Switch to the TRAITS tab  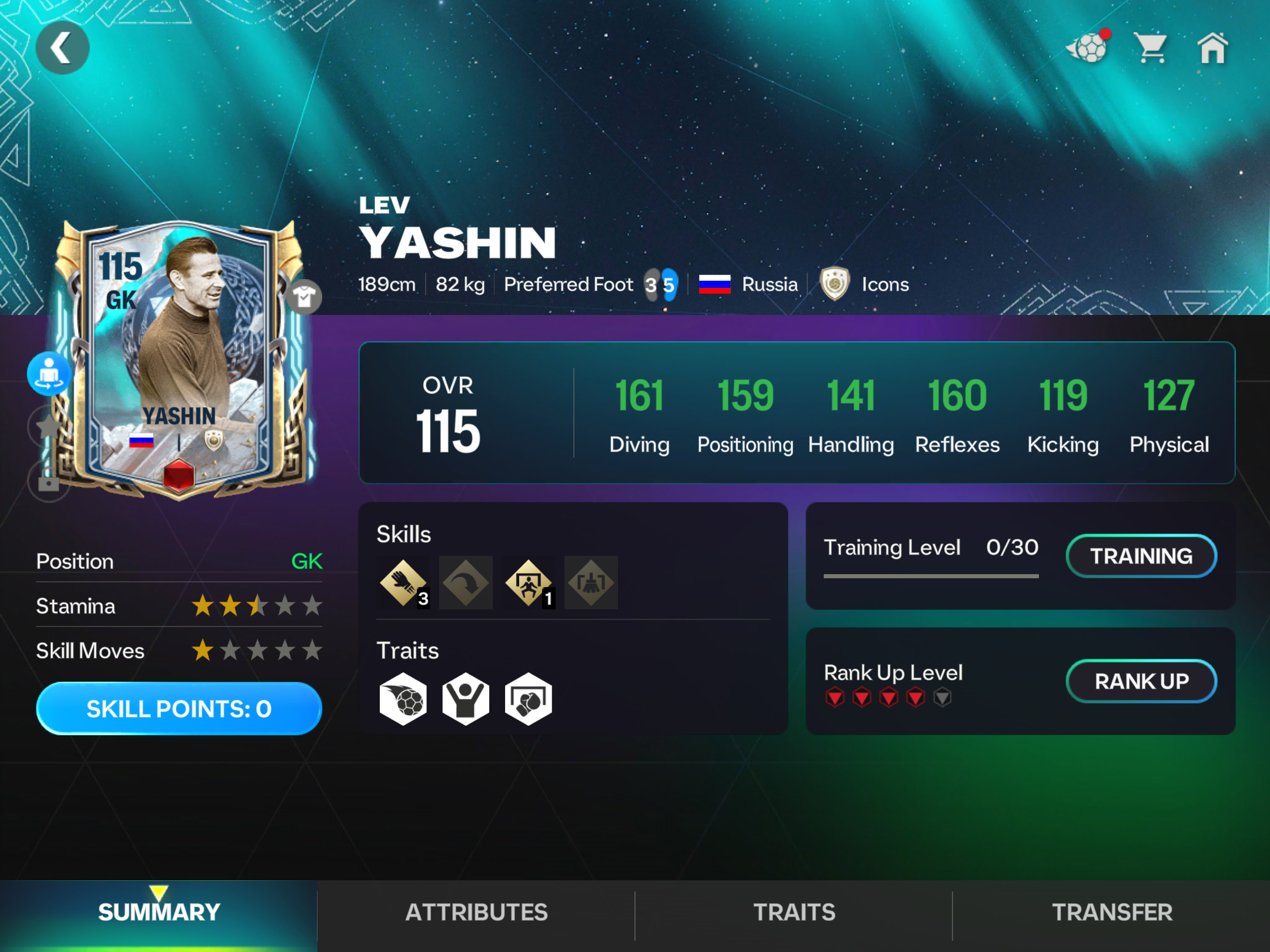(x=794, y=912)
